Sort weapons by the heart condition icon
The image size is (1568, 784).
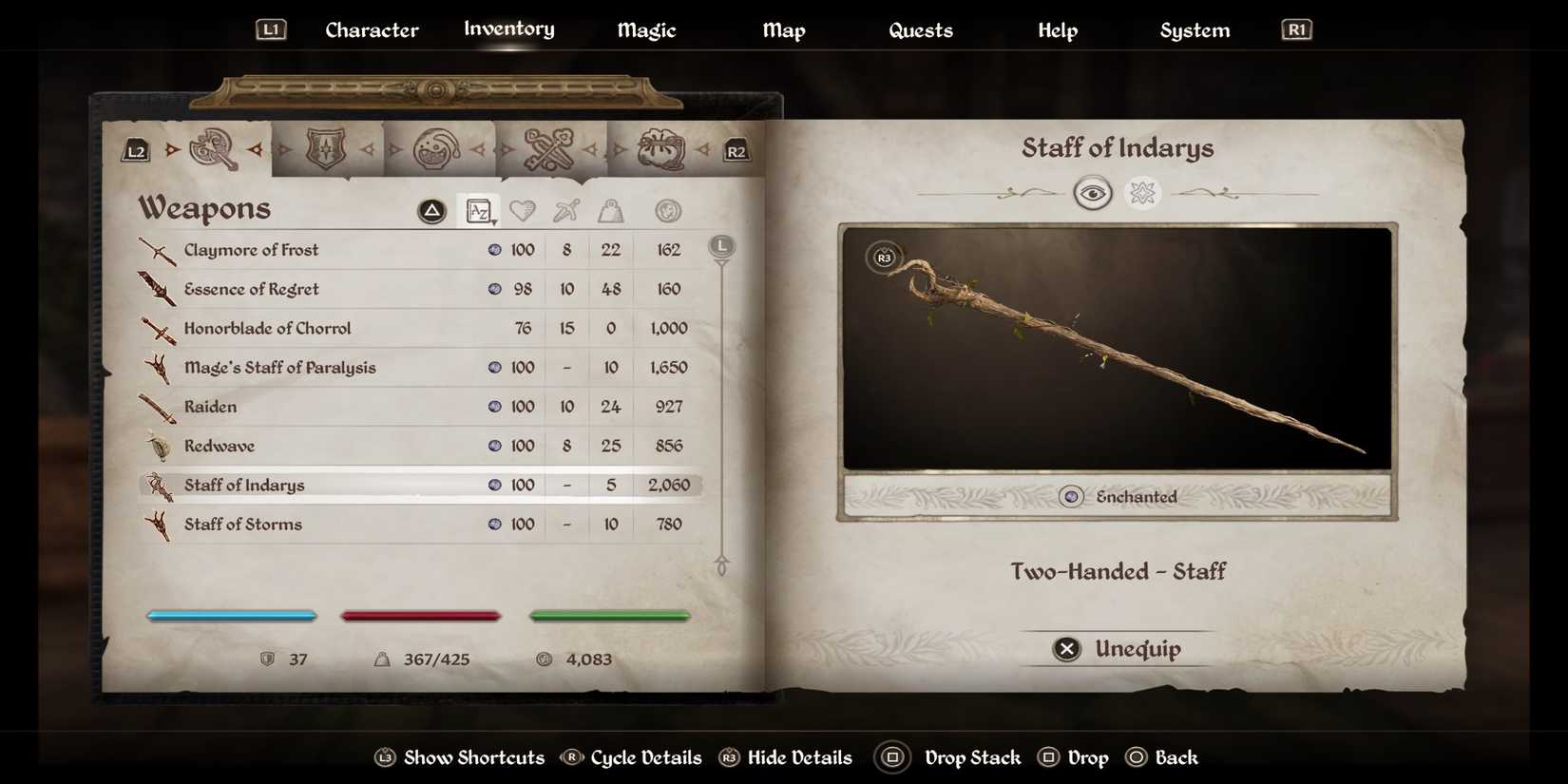(x=524, y=210)
